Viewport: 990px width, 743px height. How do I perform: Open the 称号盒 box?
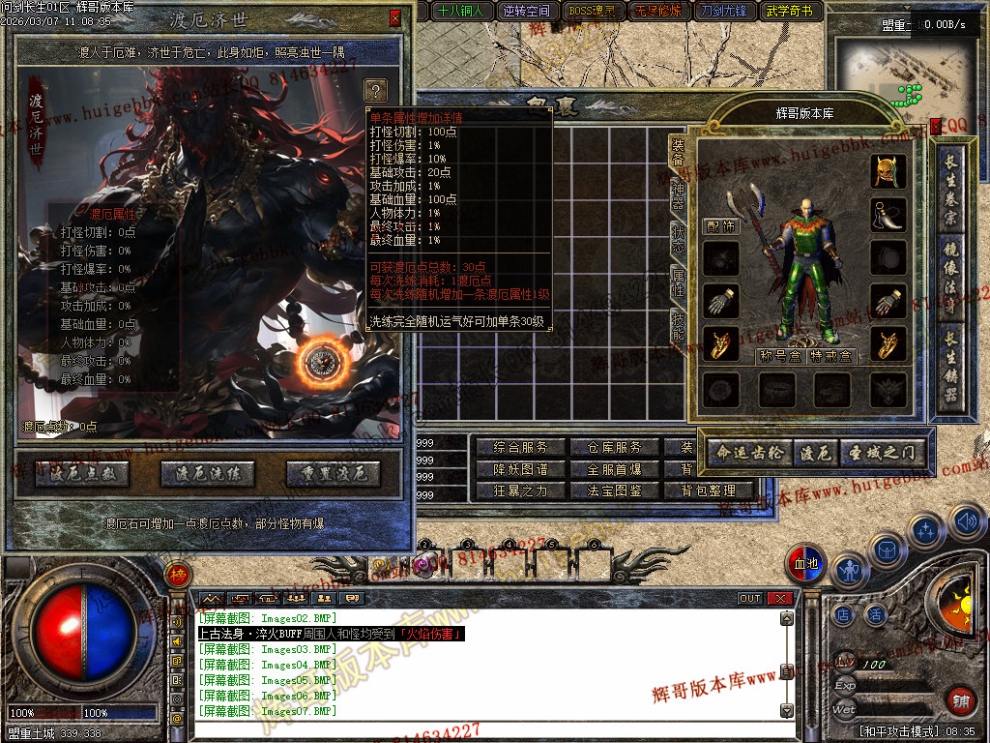click(x=780, y=355)
